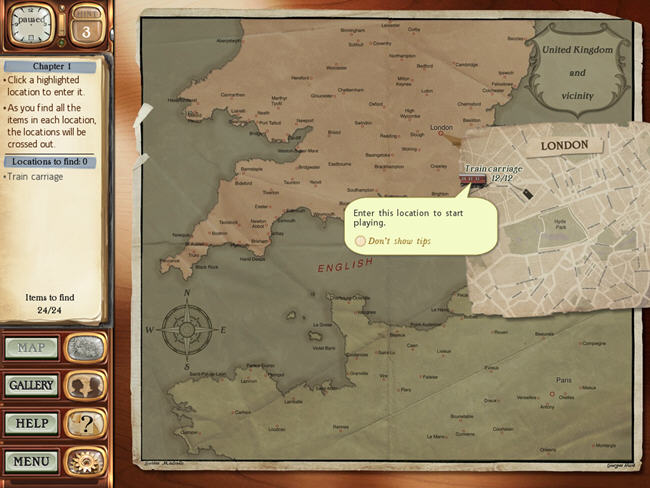Click the gear cog icon
This screenshot has height=488, width=650.
coord(86,461)
